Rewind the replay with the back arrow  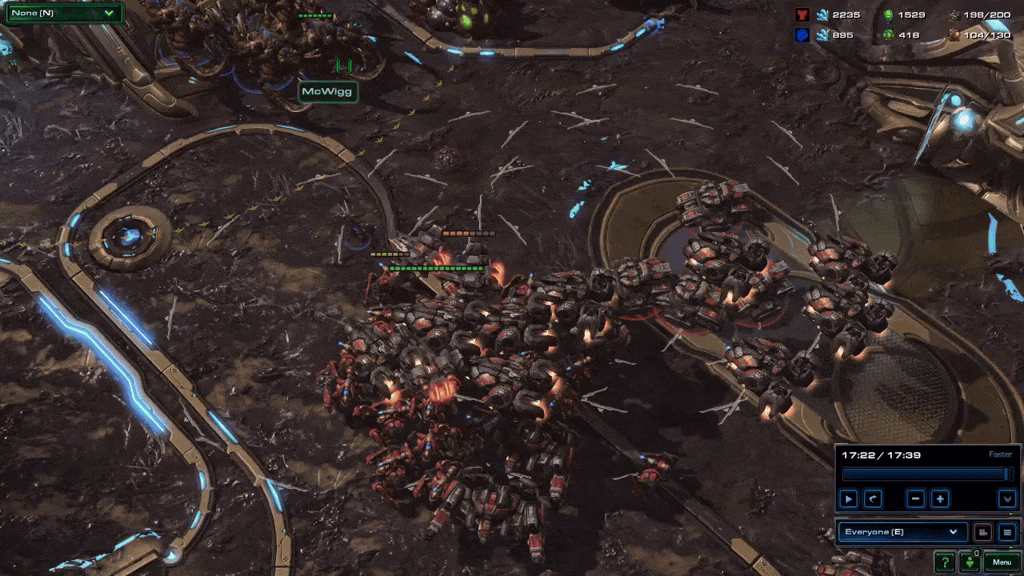[872, 498]
